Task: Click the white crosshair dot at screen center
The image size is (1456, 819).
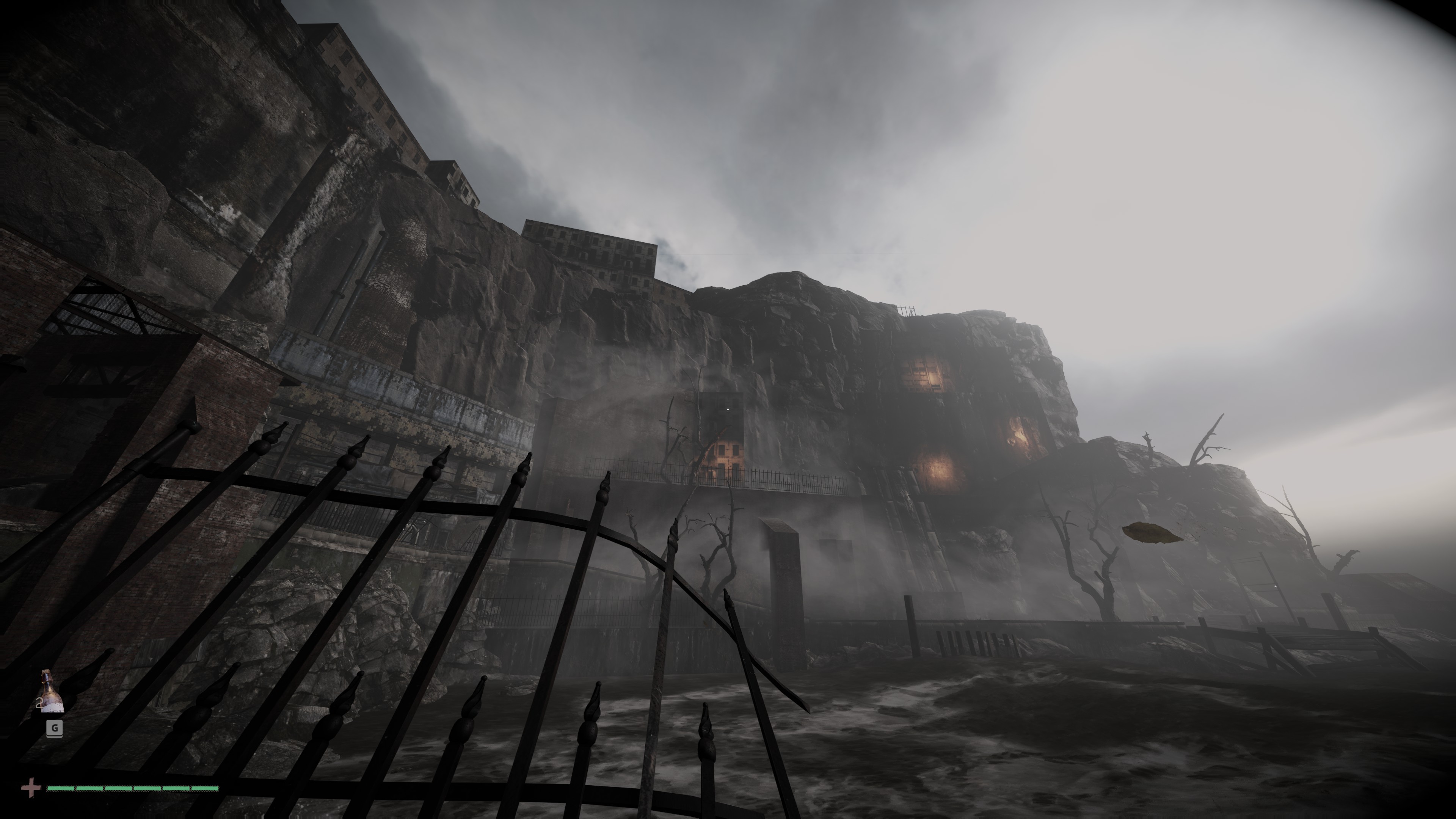Action: pos(728,409)
